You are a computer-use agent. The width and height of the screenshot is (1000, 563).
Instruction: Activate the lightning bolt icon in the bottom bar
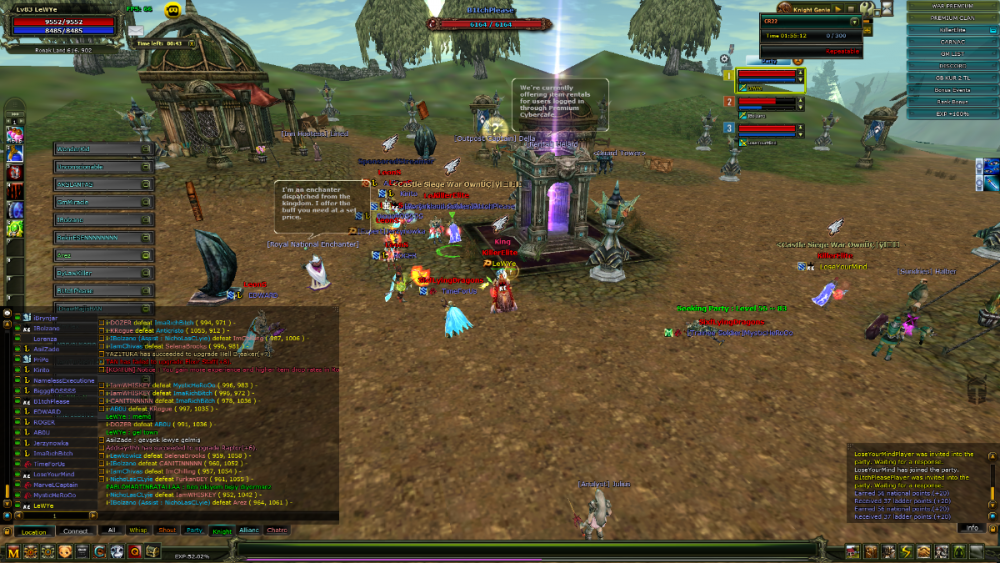point(905,551)
